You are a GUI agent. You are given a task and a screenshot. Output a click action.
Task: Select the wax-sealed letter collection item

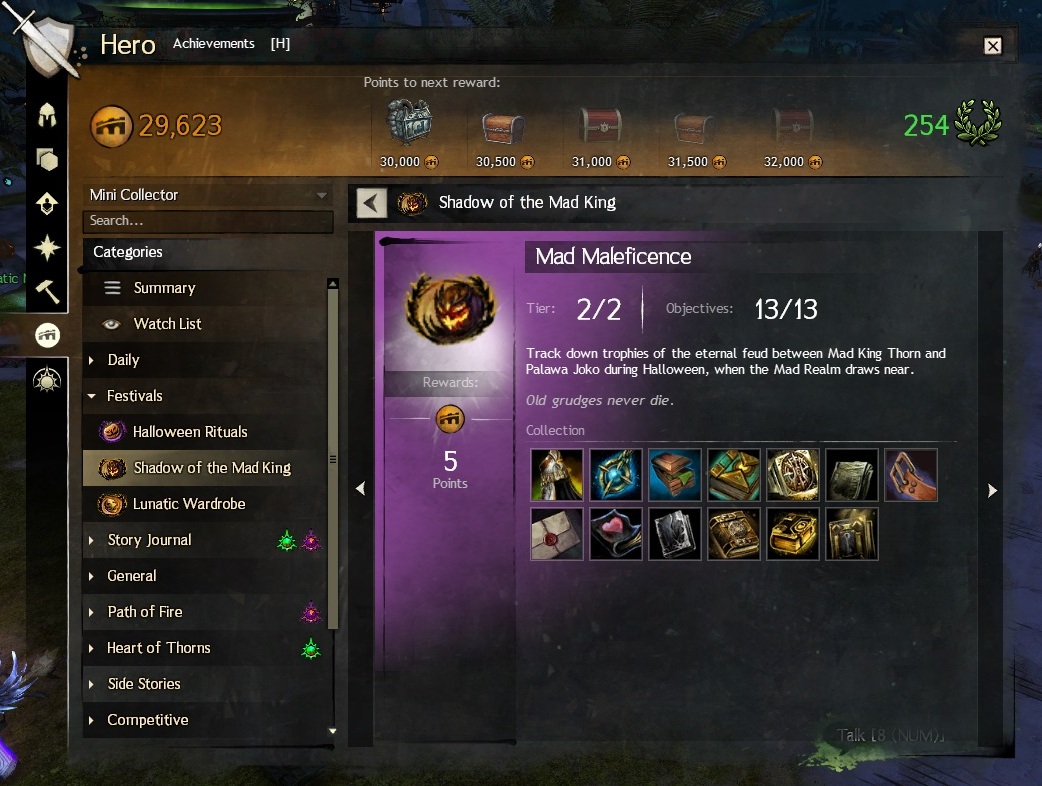coord(556,534)
